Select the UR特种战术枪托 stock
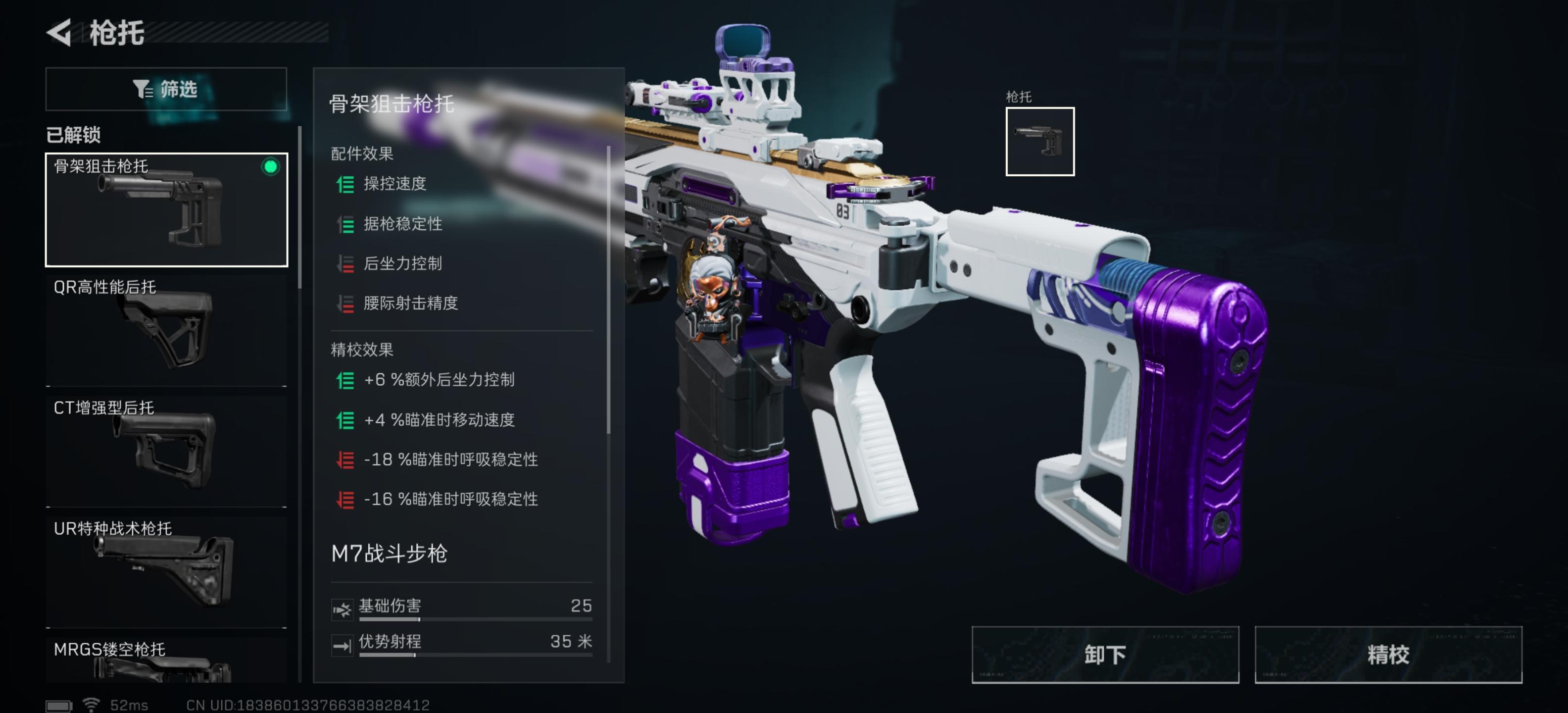The height and width of the screenshot is (713, 1568). (x=166, y=571)
